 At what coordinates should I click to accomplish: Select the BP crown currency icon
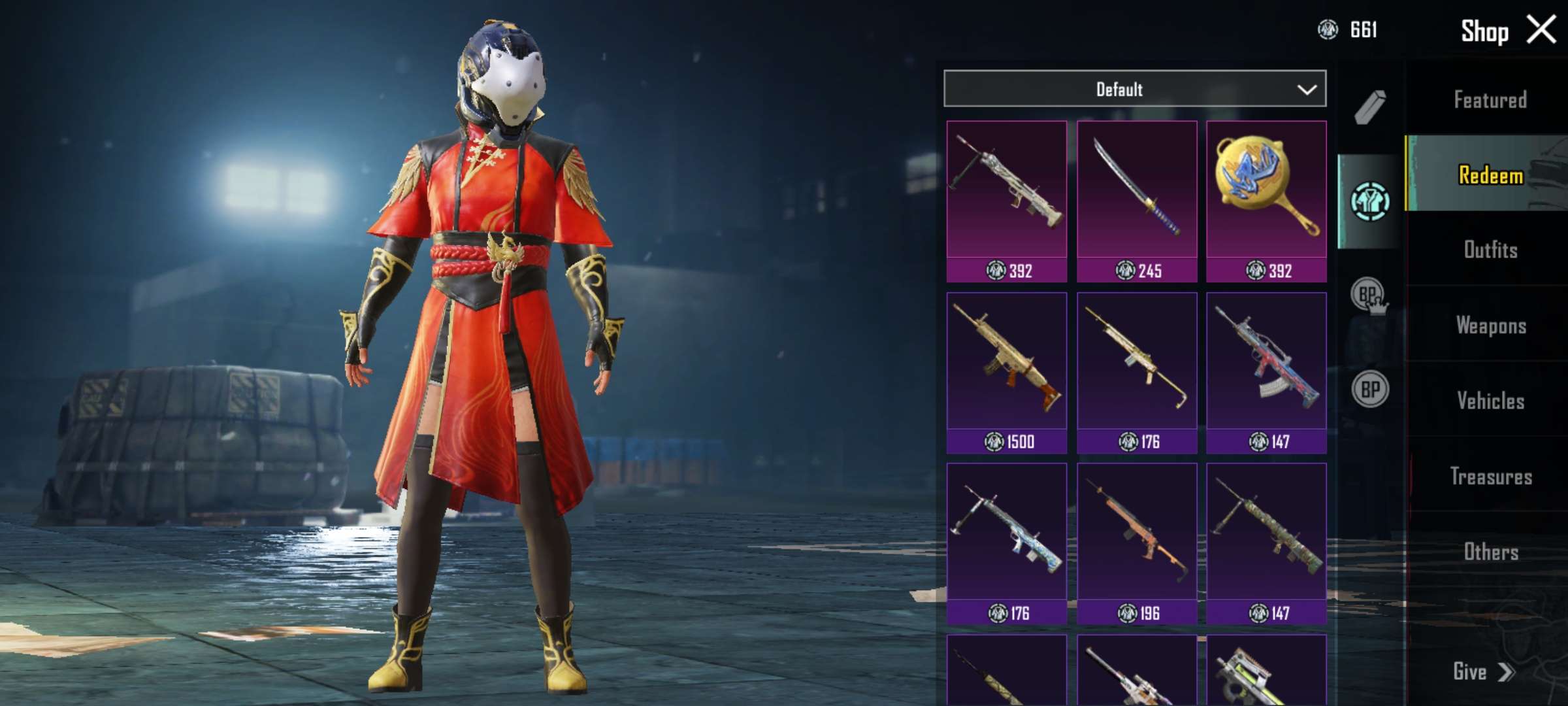1369,295
